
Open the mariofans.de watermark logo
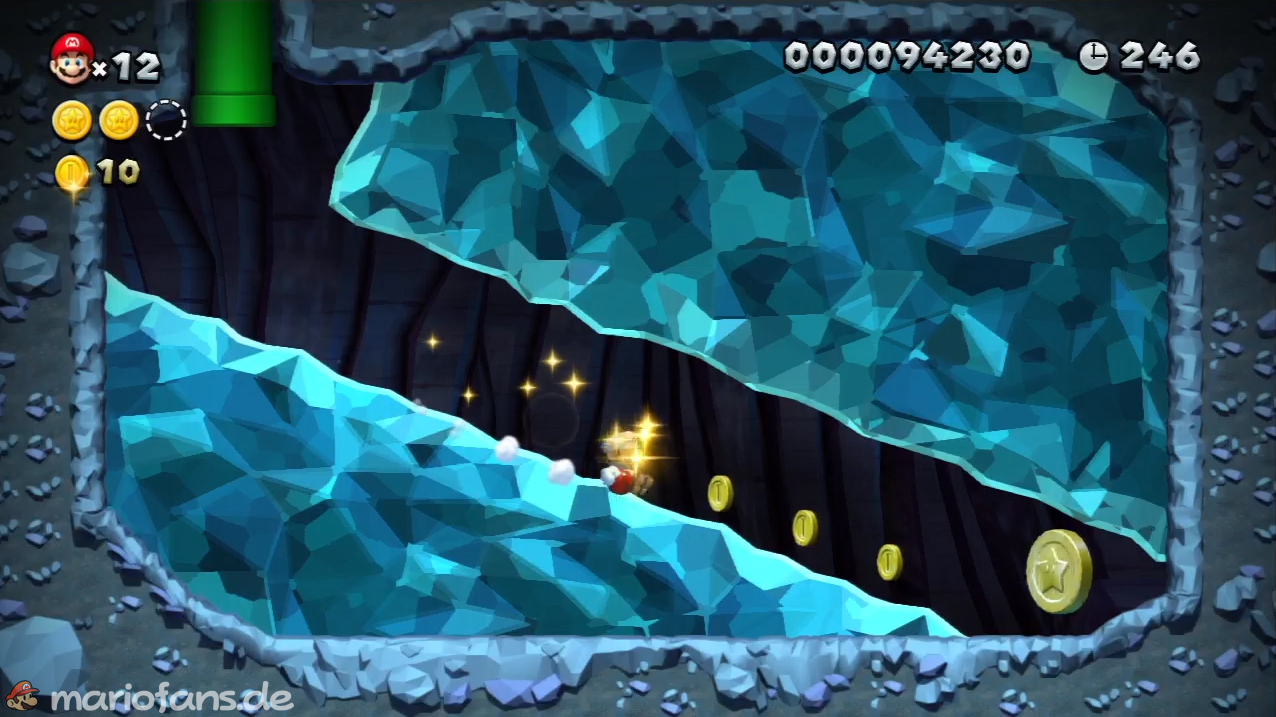(x=150, y=697)
